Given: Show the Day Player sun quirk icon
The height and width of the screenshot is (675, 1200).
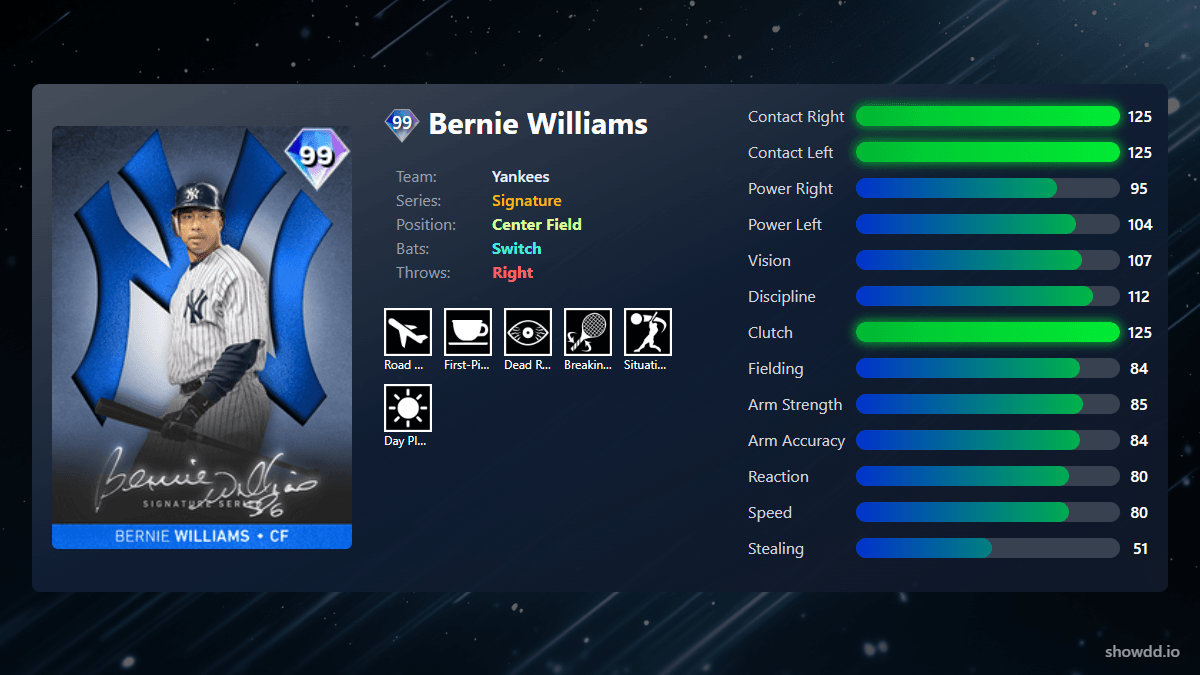Looking at the screenshot, I should click(x=408, y=408).
